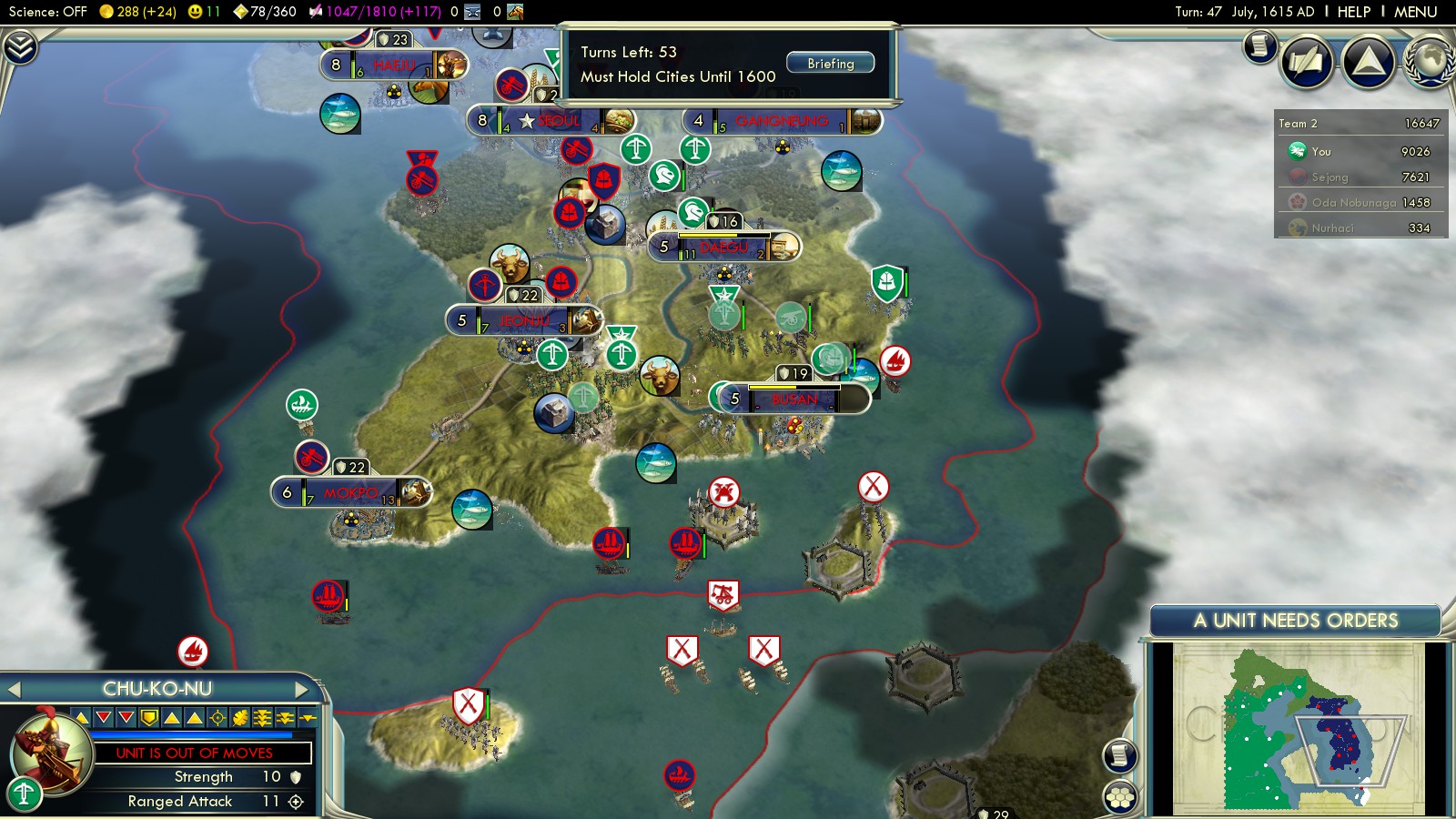1456x819 pixels.
Task: Open the globe diplomacy icon
Action: 1431,62
